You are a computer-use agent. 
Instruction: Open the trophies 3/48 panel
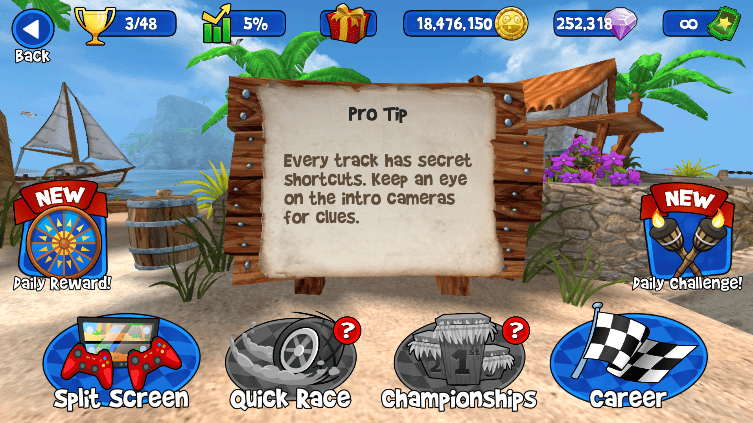(127, 24)
